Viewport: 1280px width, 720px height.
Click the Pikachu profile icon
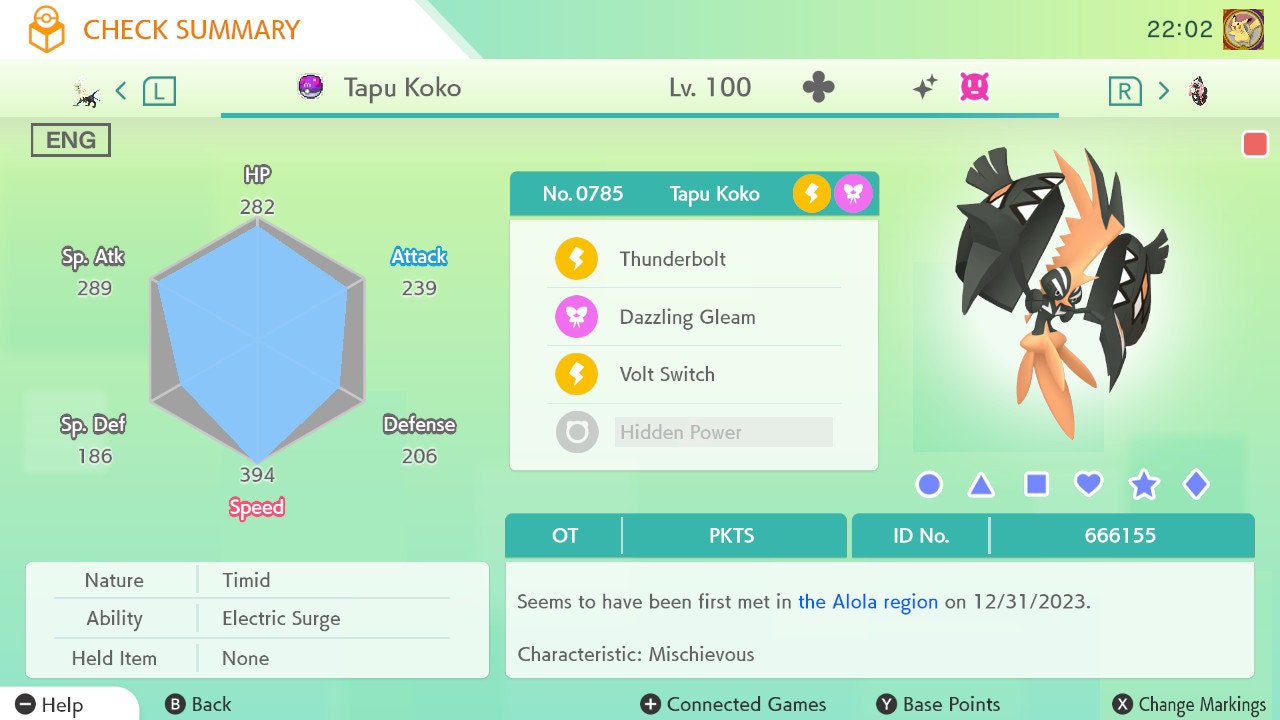tap(1243, 29)
